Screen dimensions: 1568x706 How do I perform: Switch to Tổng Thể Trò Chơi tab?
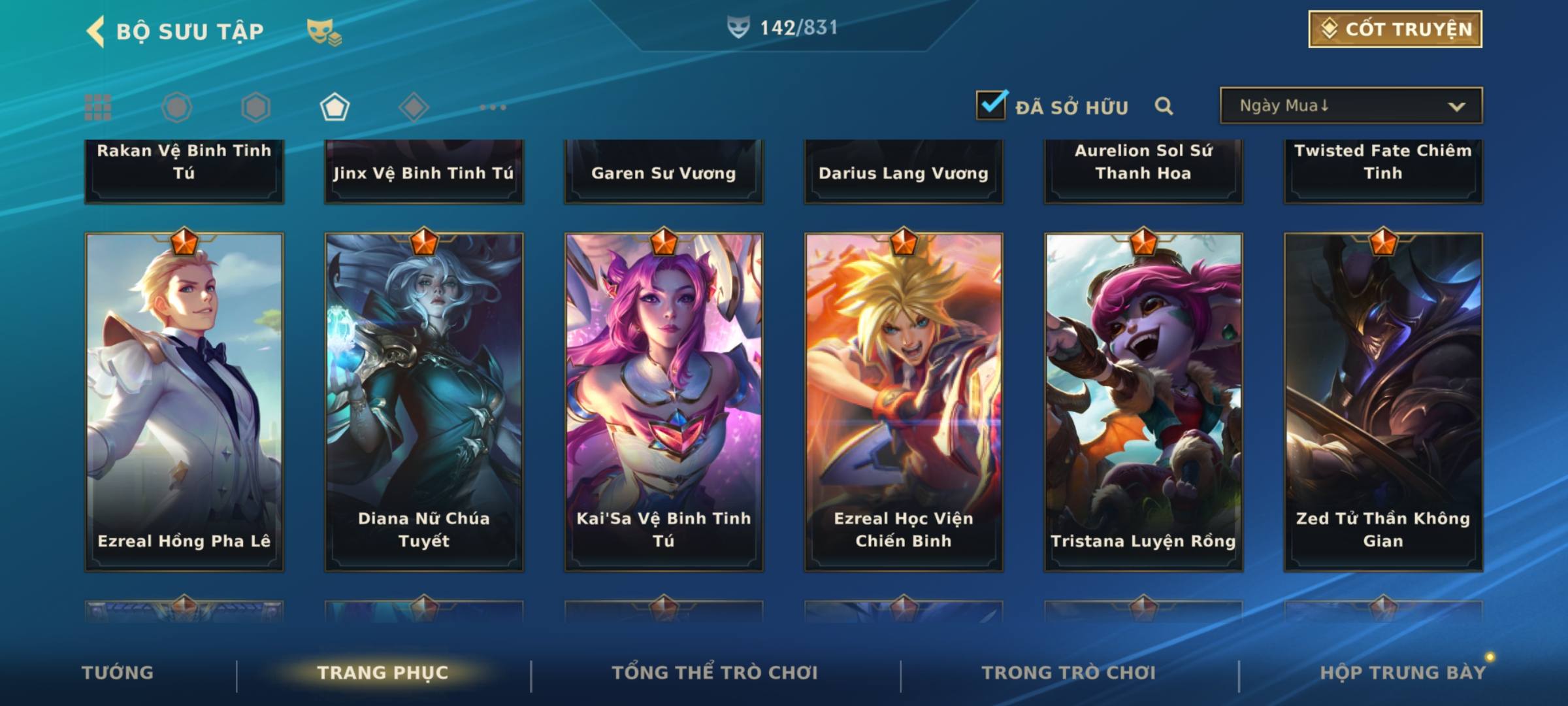tap(715, 673)
